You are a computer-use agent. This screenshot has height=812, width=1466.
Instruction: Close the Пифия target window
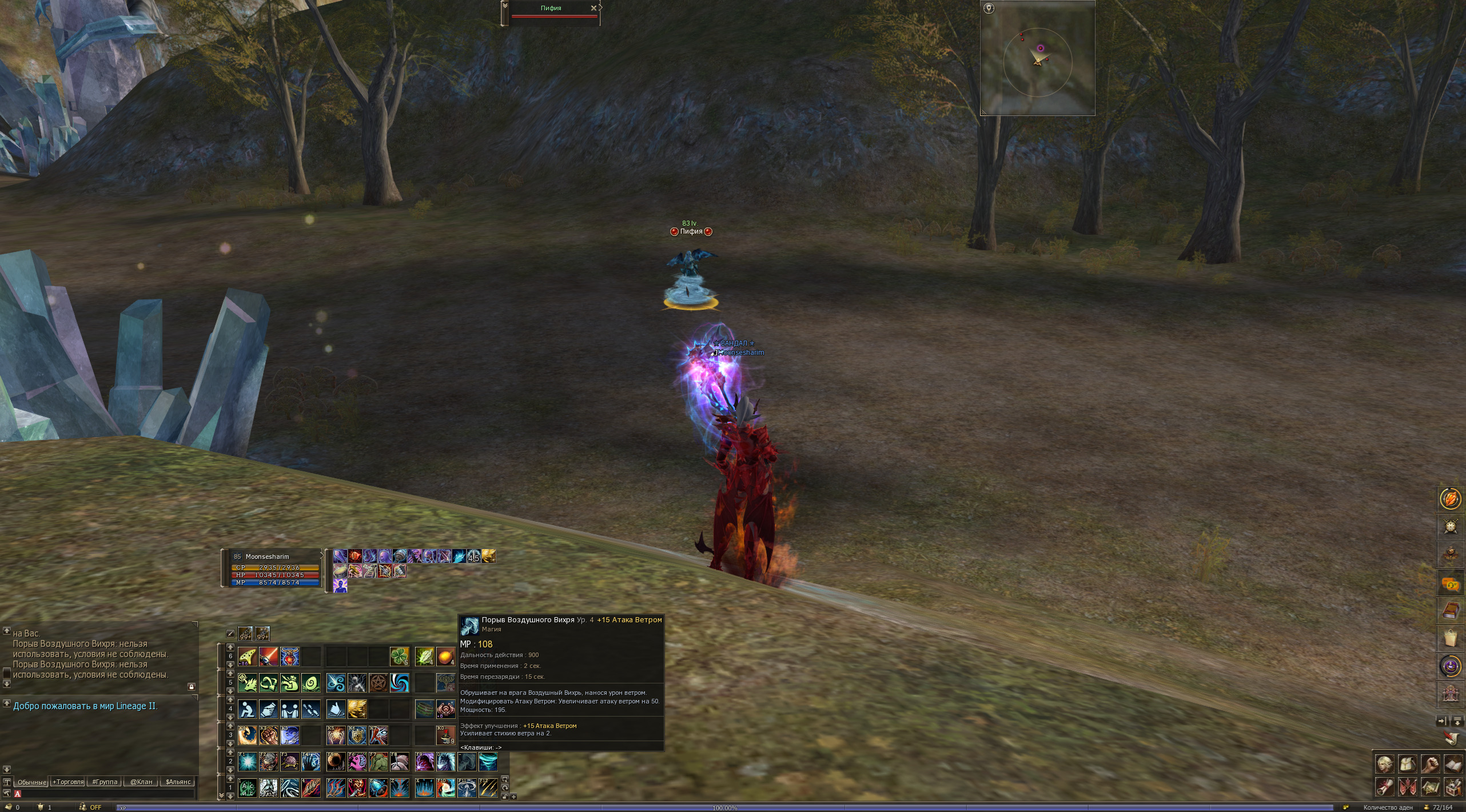tap(593, 8)
